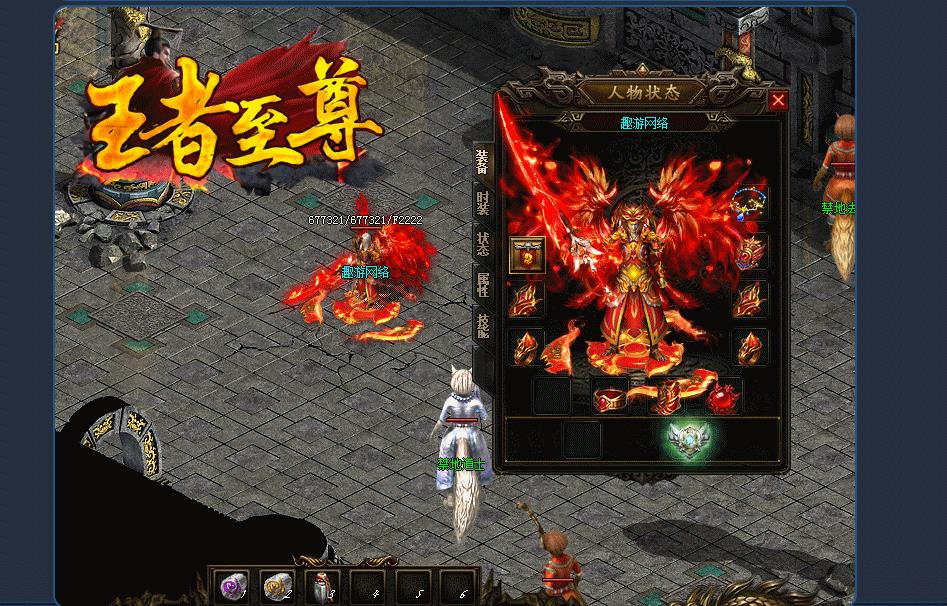Close the 人物状态 character panel
Image resolution: width=947 pixels, height=606 pixels.
(x=778, y=100)
